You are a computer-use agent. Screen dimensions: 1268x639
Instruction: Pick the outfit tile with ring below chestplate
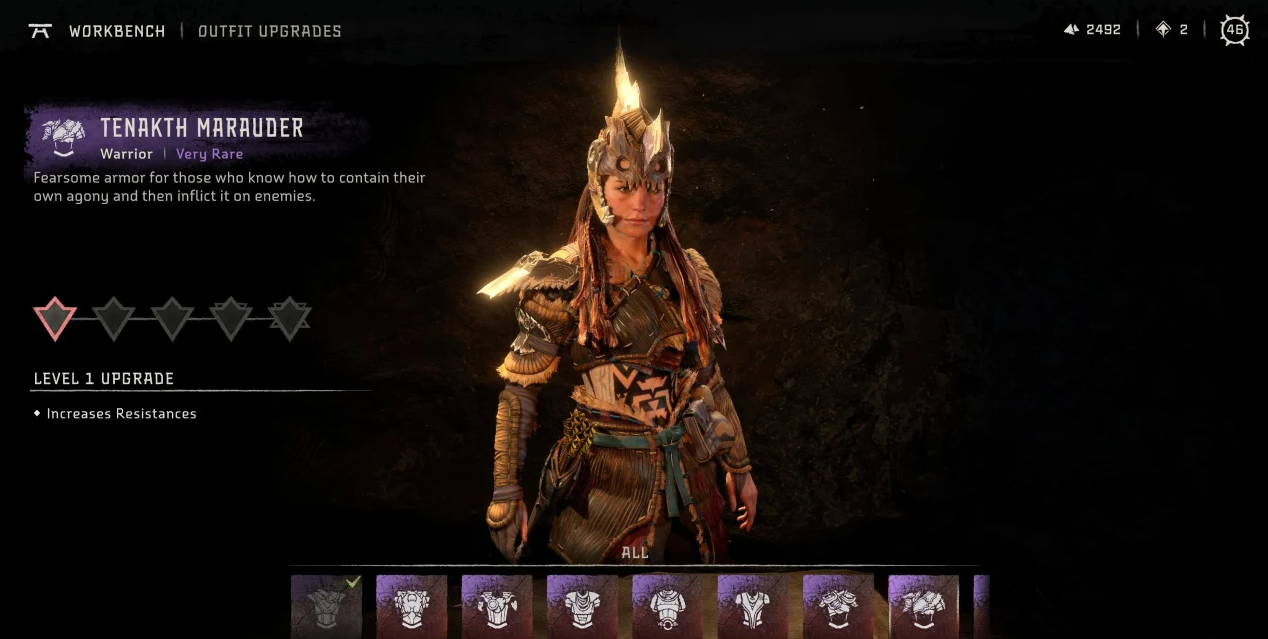(667, 606)
